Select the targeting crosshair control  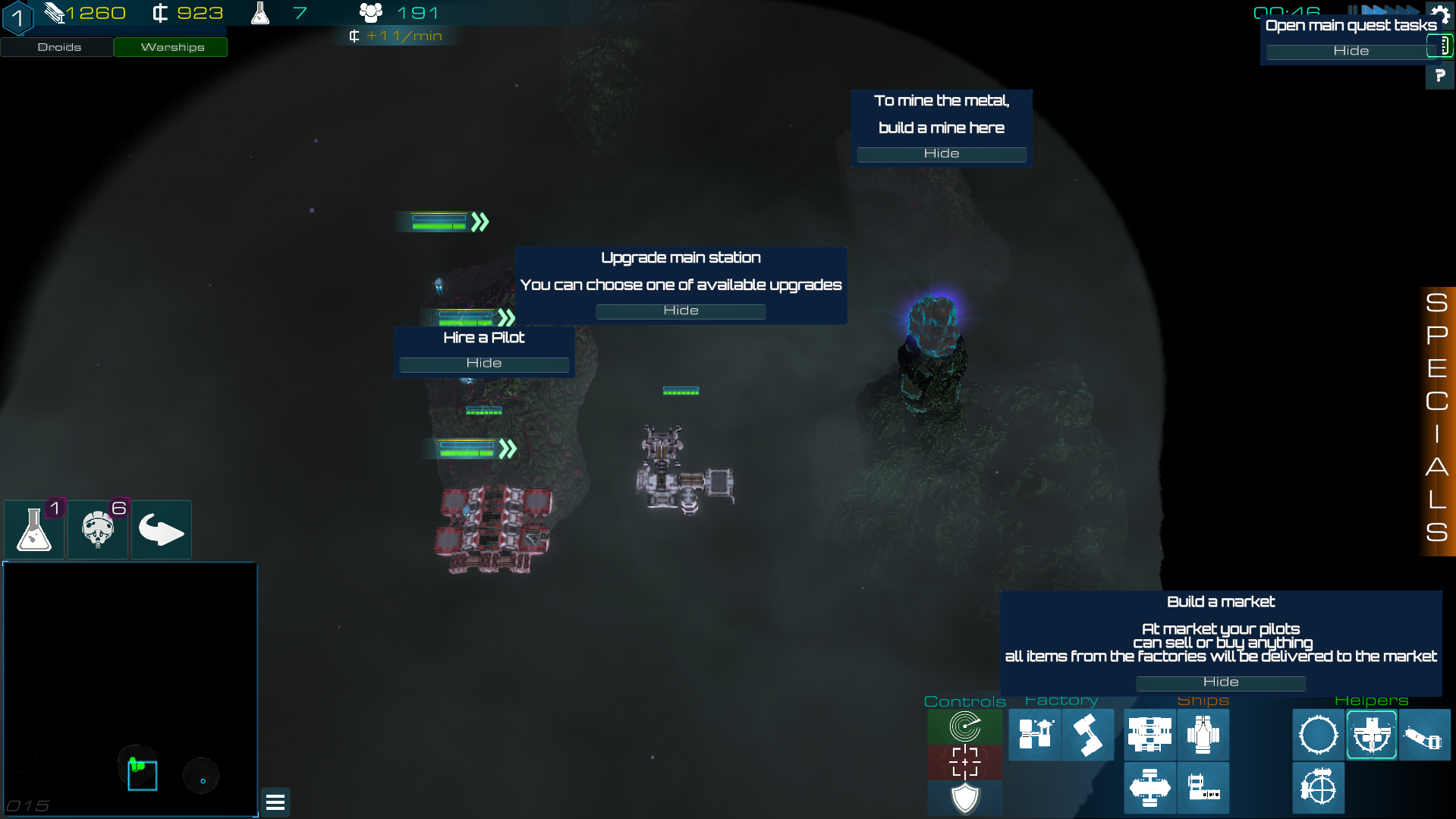click(x=964, y=761)
